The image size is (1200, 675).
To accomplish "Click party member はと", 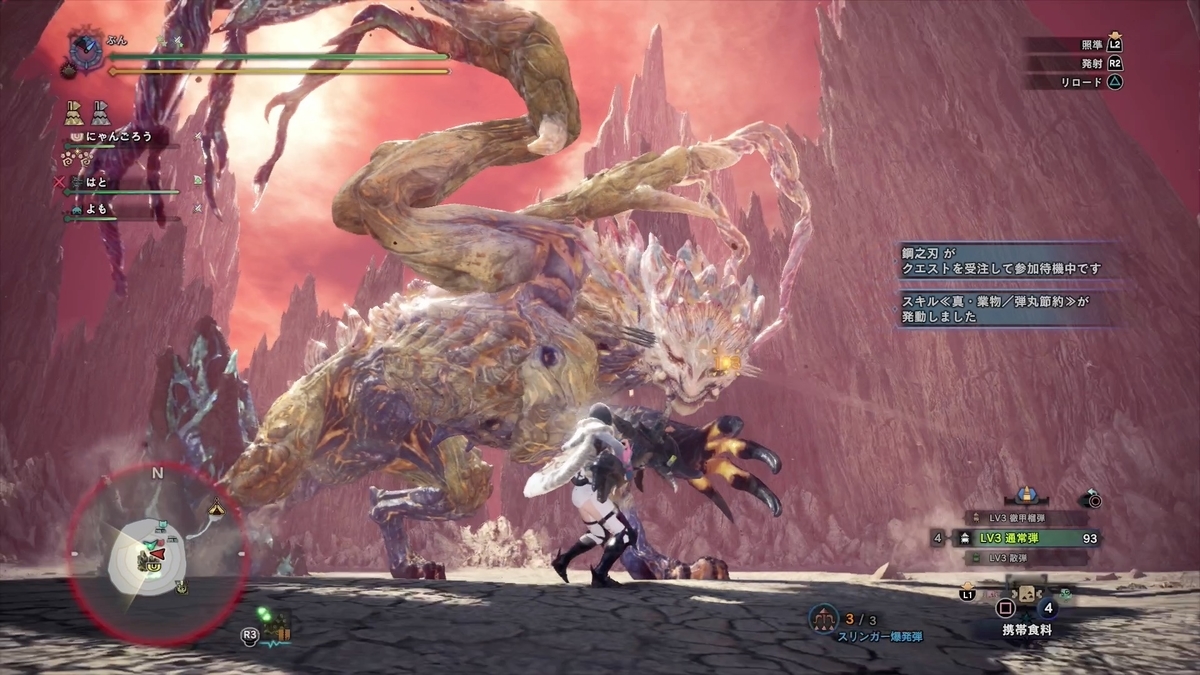I will point(96,183).
